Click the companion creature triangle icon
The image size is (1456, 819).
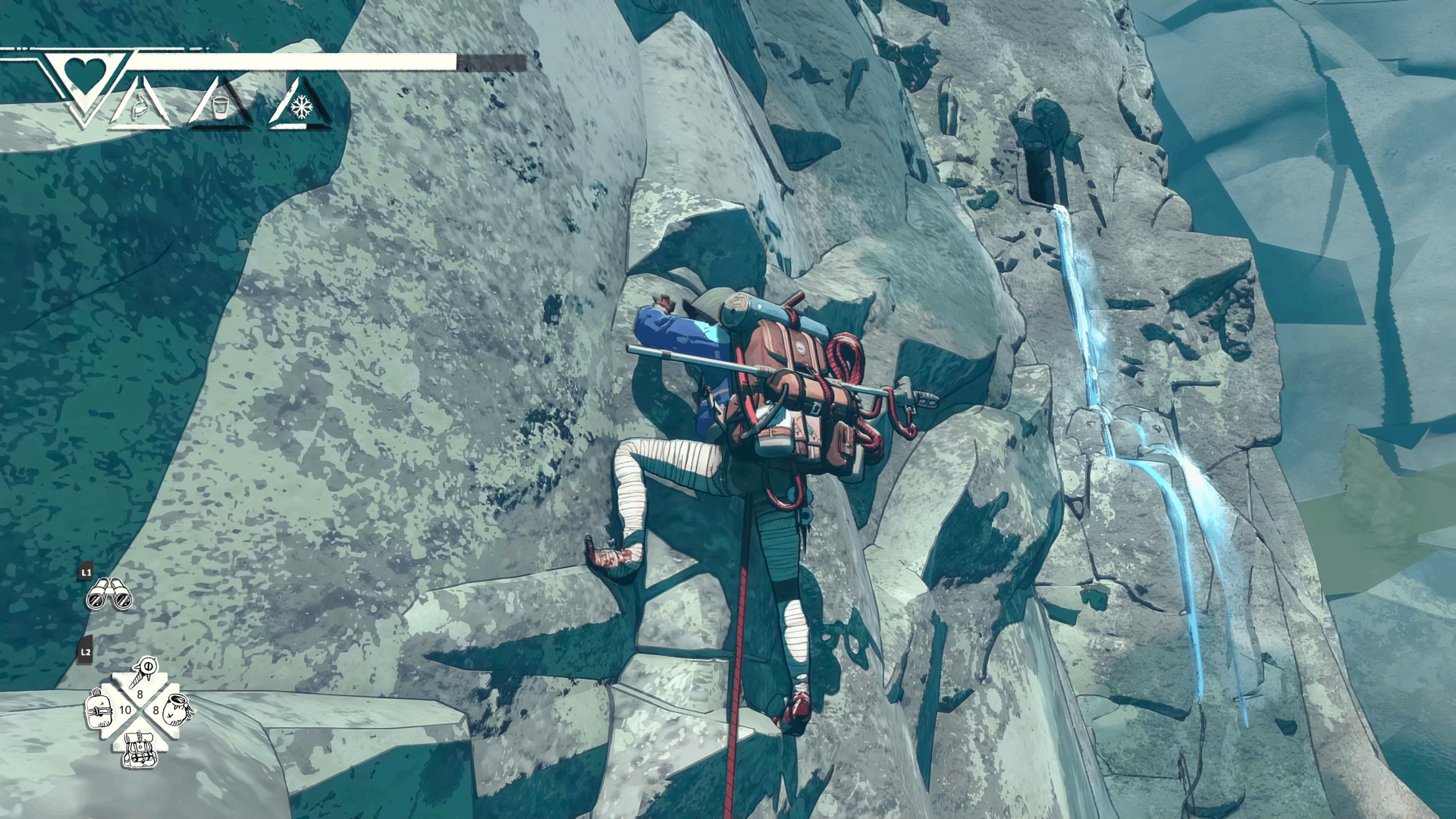(x=140, y=104)
